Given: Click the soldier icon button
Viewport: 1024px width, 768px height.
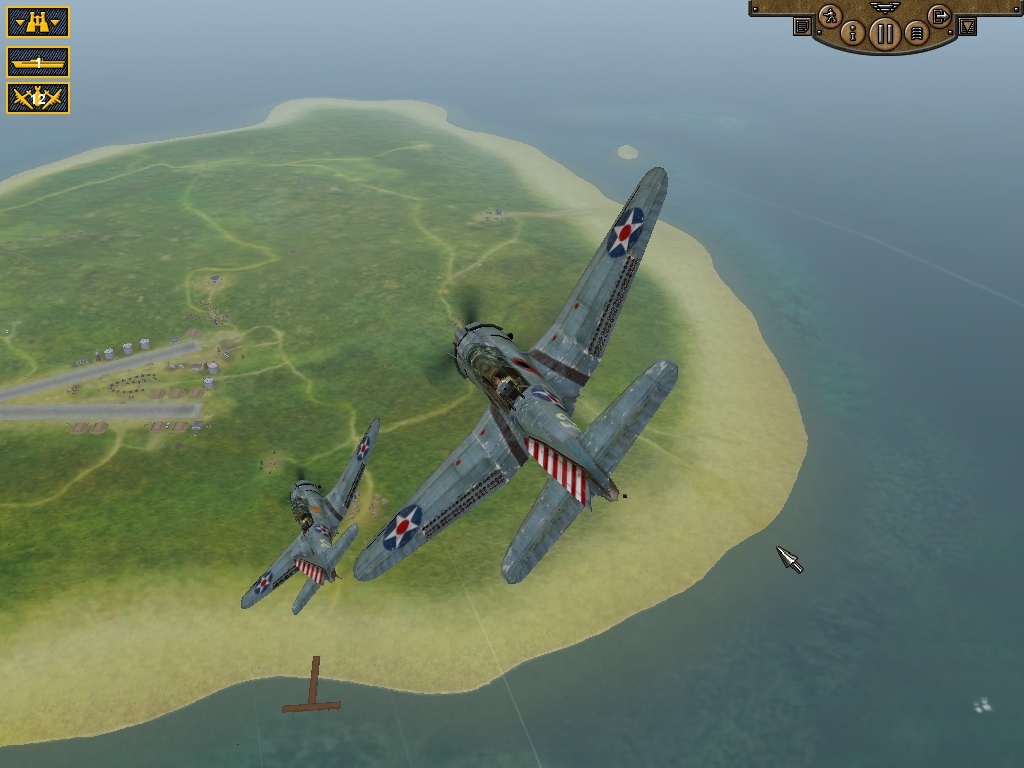Looking at the screenshot, I should pyautogui.click(x=830, y=16).
